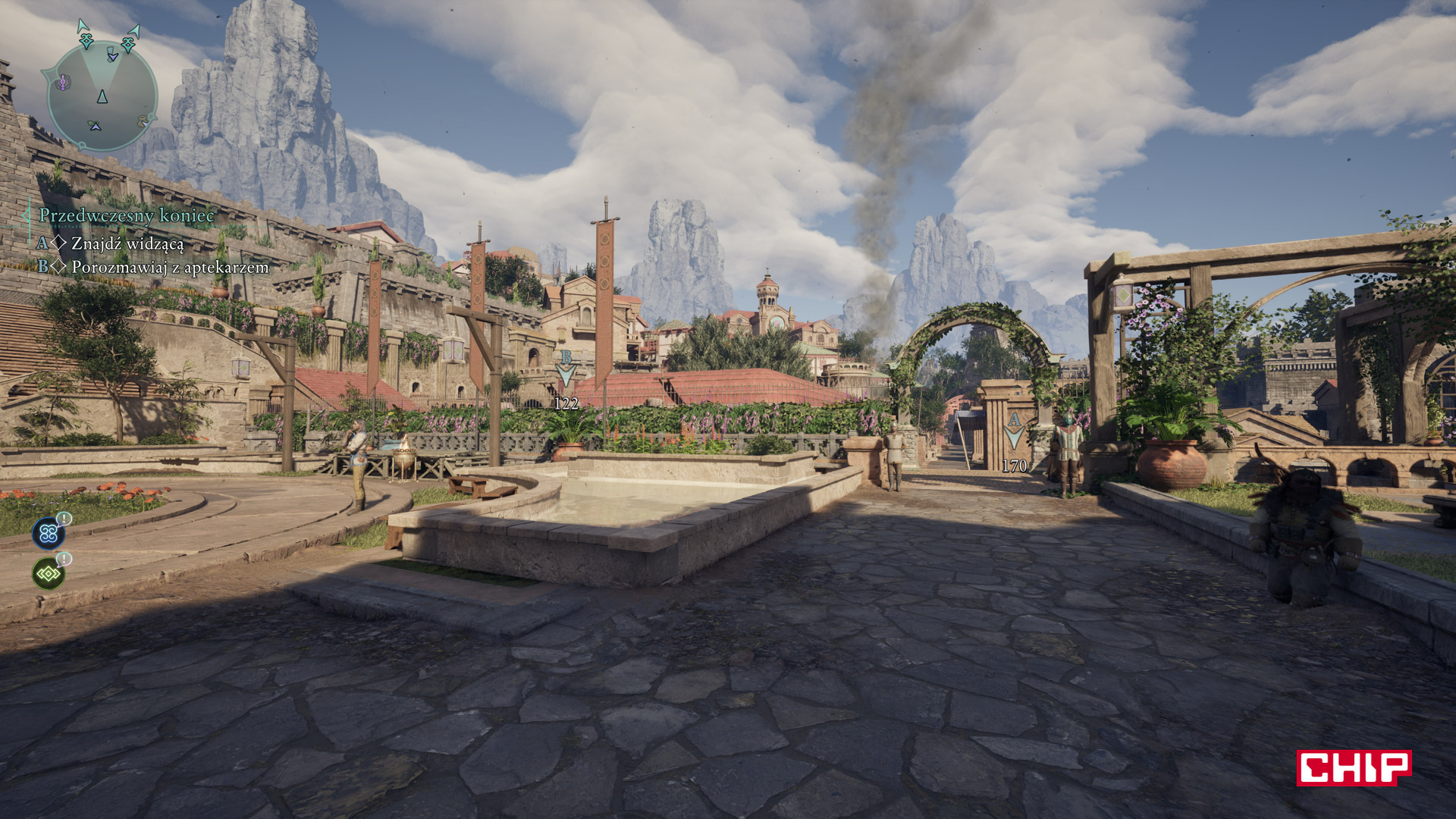The image size is (1456, 819).
Task: Click the exclamation bubble on the green icon
Action: (x=64, y=559)
